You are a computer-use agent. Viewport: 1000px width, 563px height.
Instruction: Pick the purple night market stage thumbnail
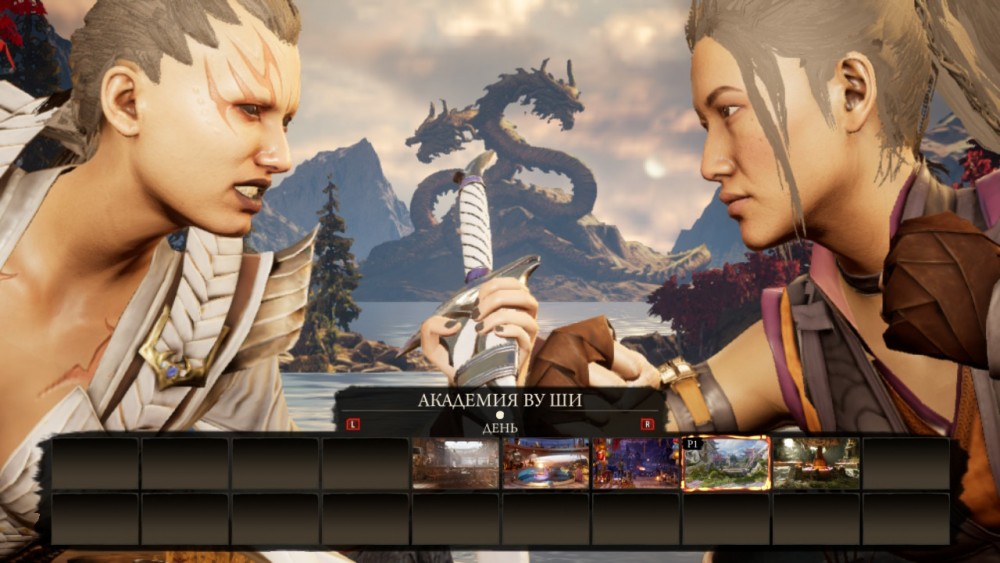pos(636,463)
